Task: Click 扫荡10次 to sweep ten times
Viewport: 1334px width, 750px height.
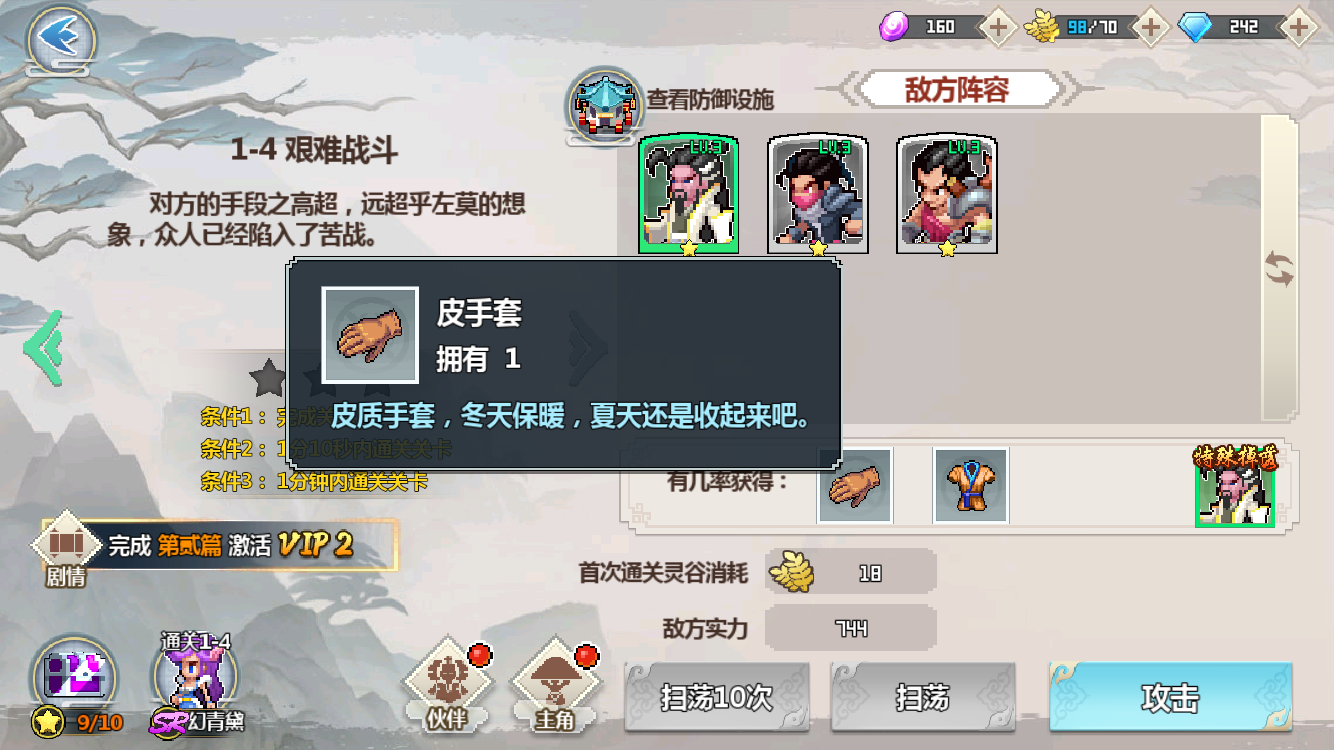Action: (x=715, y=697)
